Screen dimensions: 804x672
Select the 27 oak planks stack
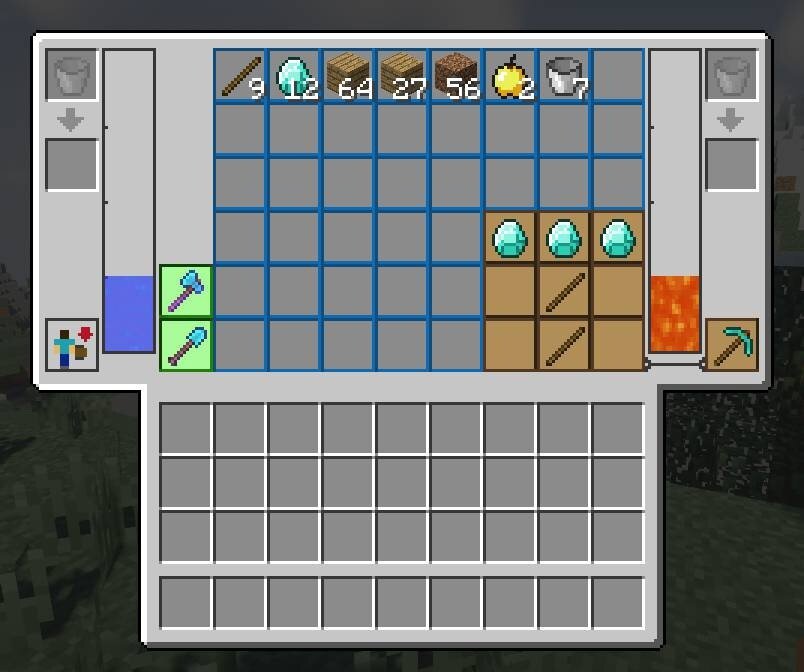click(402, 77)
